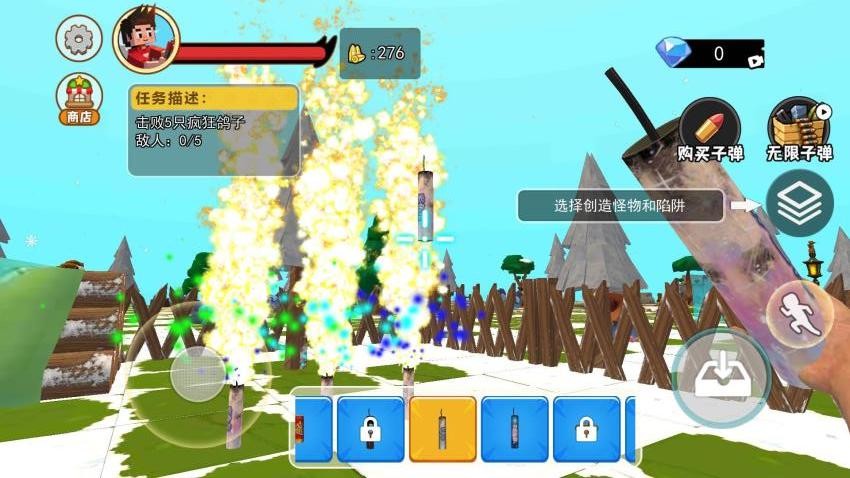
Task: Tap the player avatar portrait
Action: [x=145, y=40]
